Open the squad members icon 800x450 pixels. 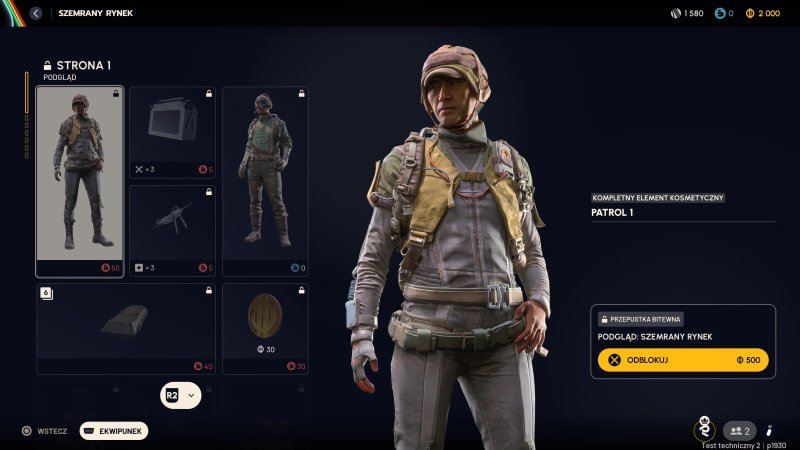[738, 430]
